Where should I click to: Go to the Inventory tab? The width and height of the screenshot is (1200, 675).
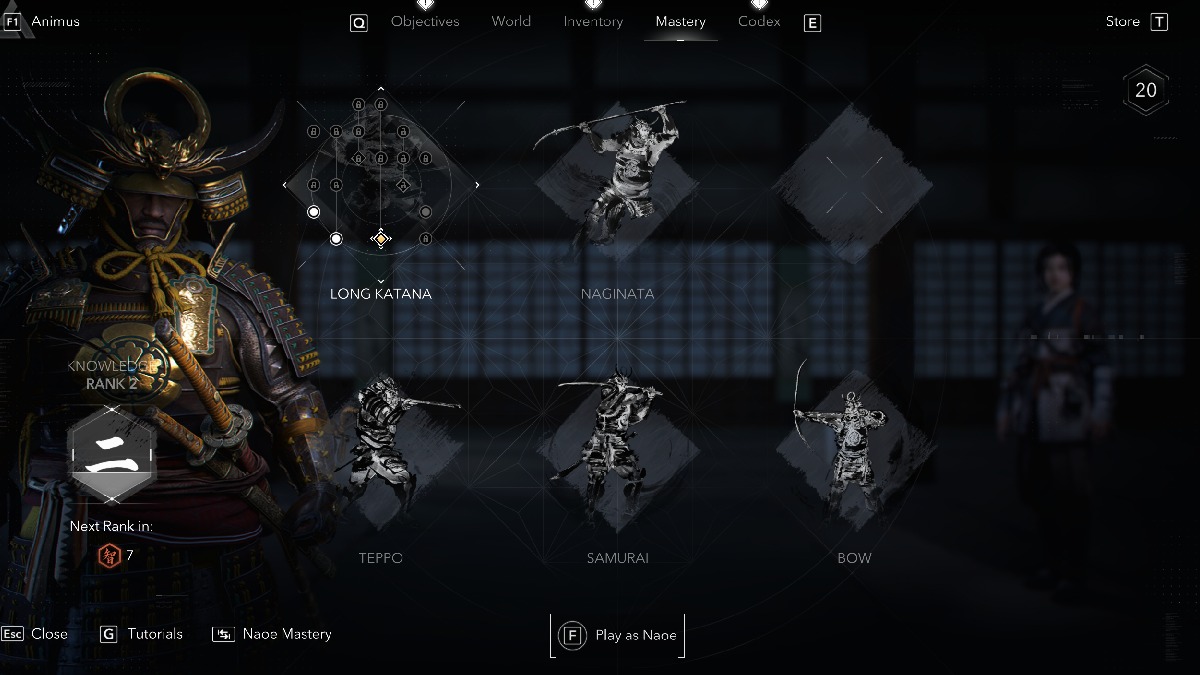pyautogui.click(x=593, y=22)
